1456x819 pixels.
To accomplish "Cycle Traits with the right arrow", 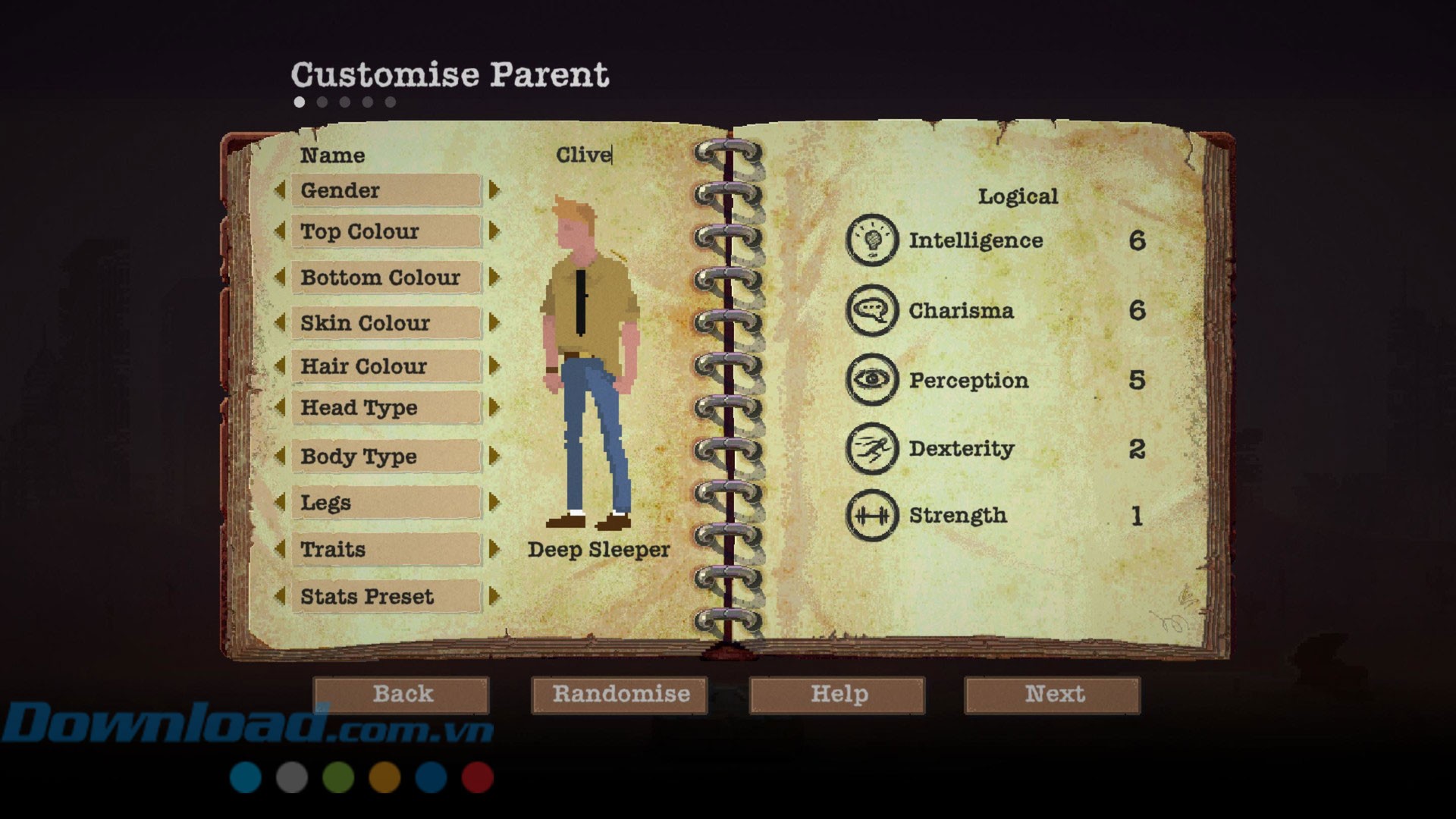I will 494,548.
